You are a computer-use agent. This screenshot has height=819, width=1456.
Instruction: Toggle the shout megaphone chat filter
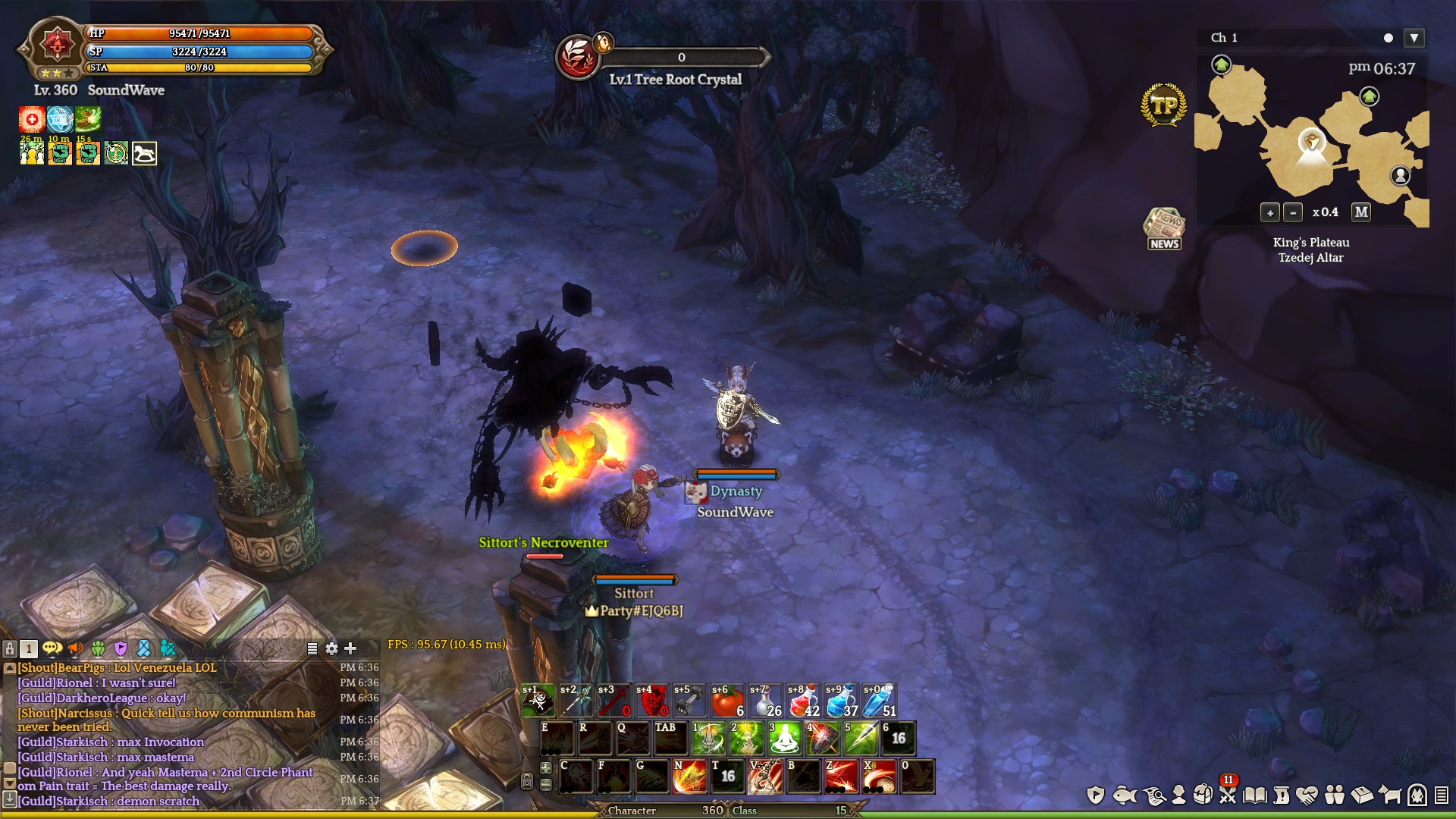click(x=75, y=648)
